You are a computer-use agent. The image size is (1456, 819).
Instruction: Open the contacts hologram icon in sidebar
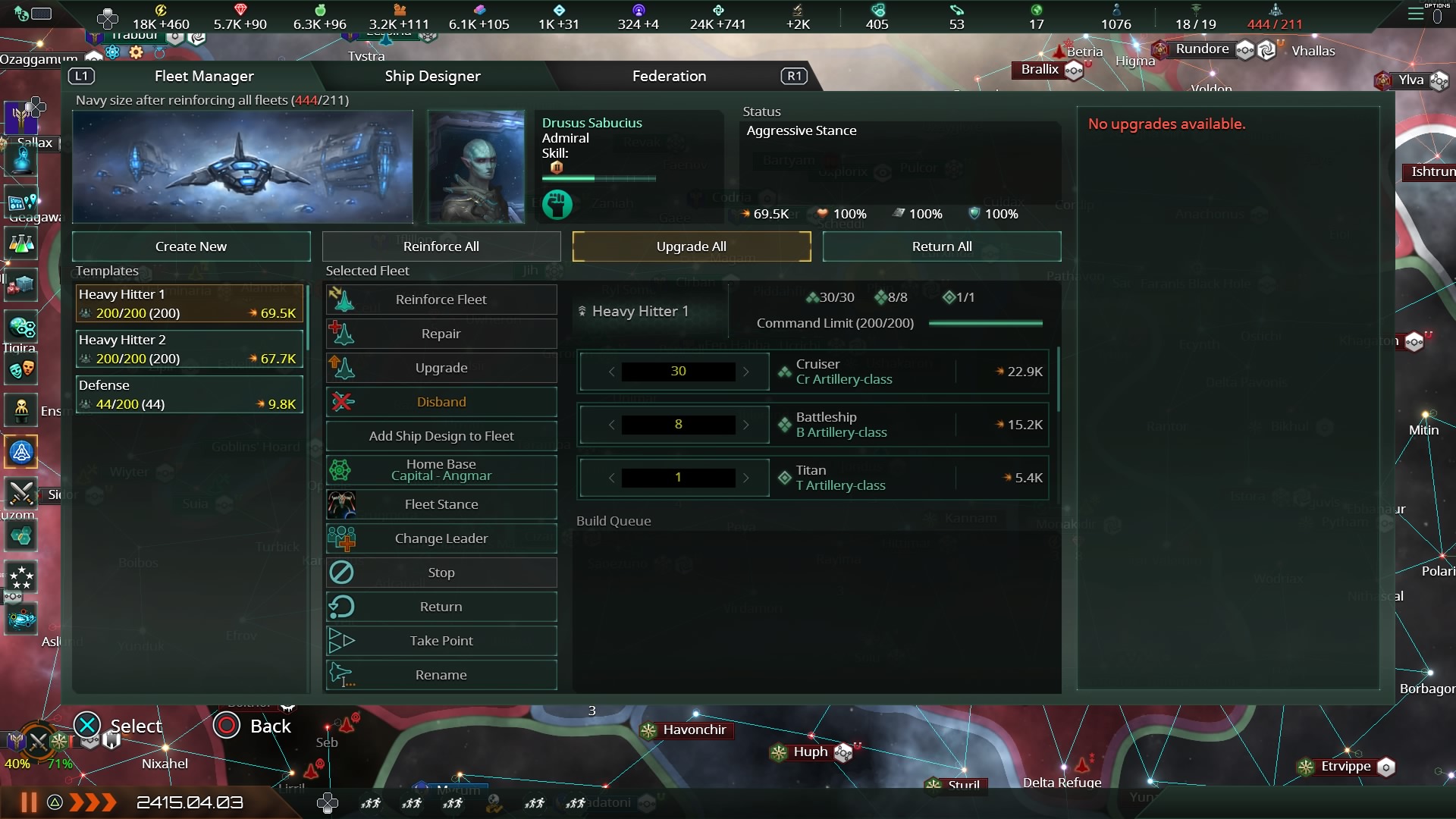click(21, 159)
